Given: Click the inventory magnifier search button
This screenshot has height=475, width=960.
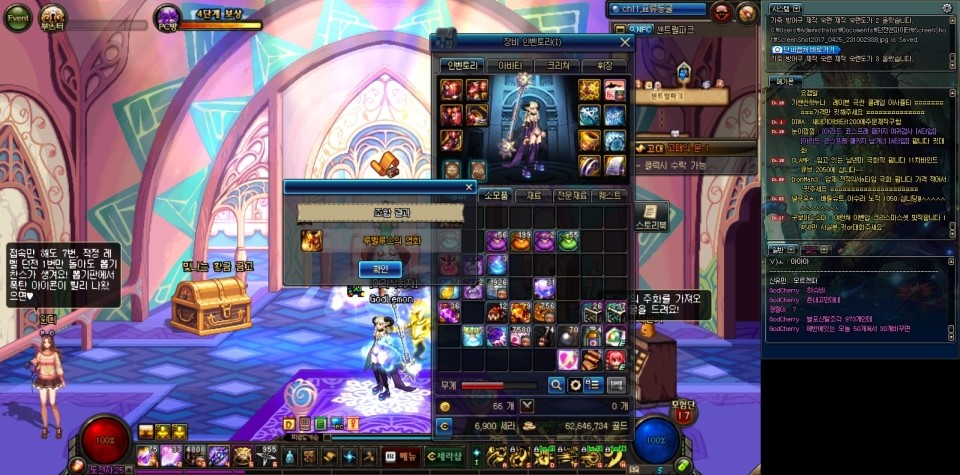Looking at the screenshot, I should pos(556,384).
